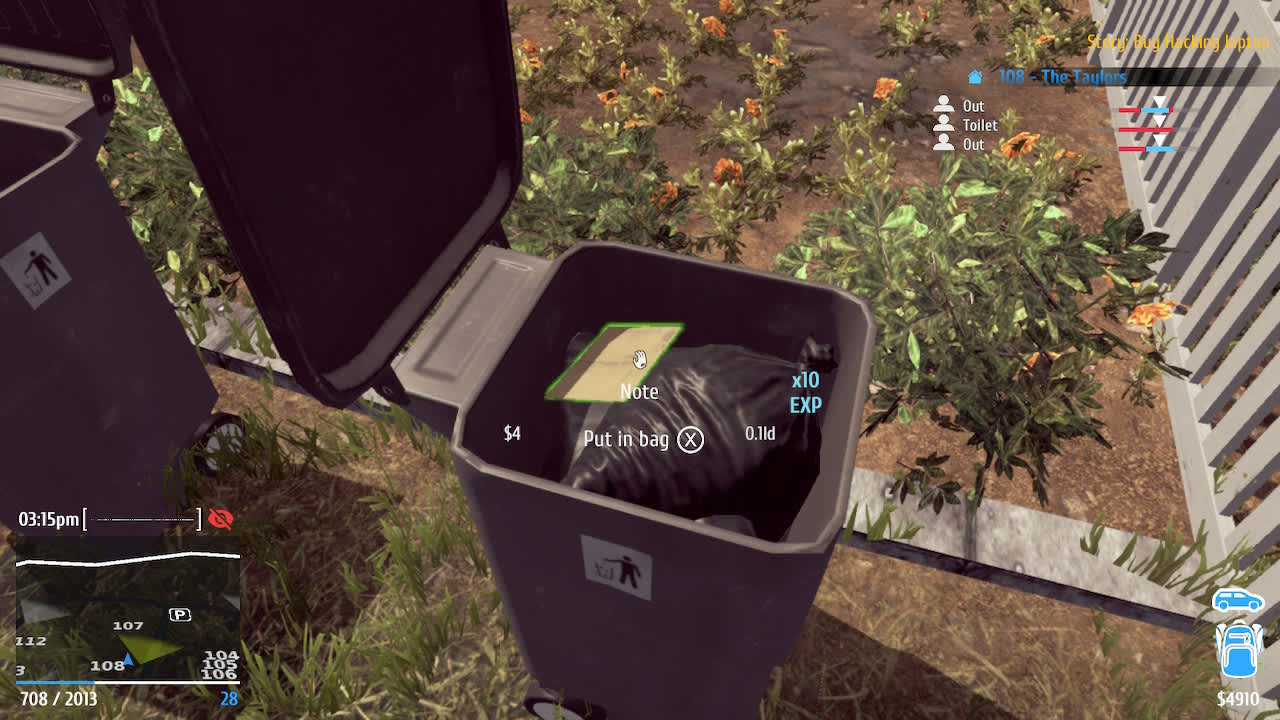This screenshot has height=720, width=1280.
Task: Click the resident icon labeled Toilet
Action: (x=943, y=125)
